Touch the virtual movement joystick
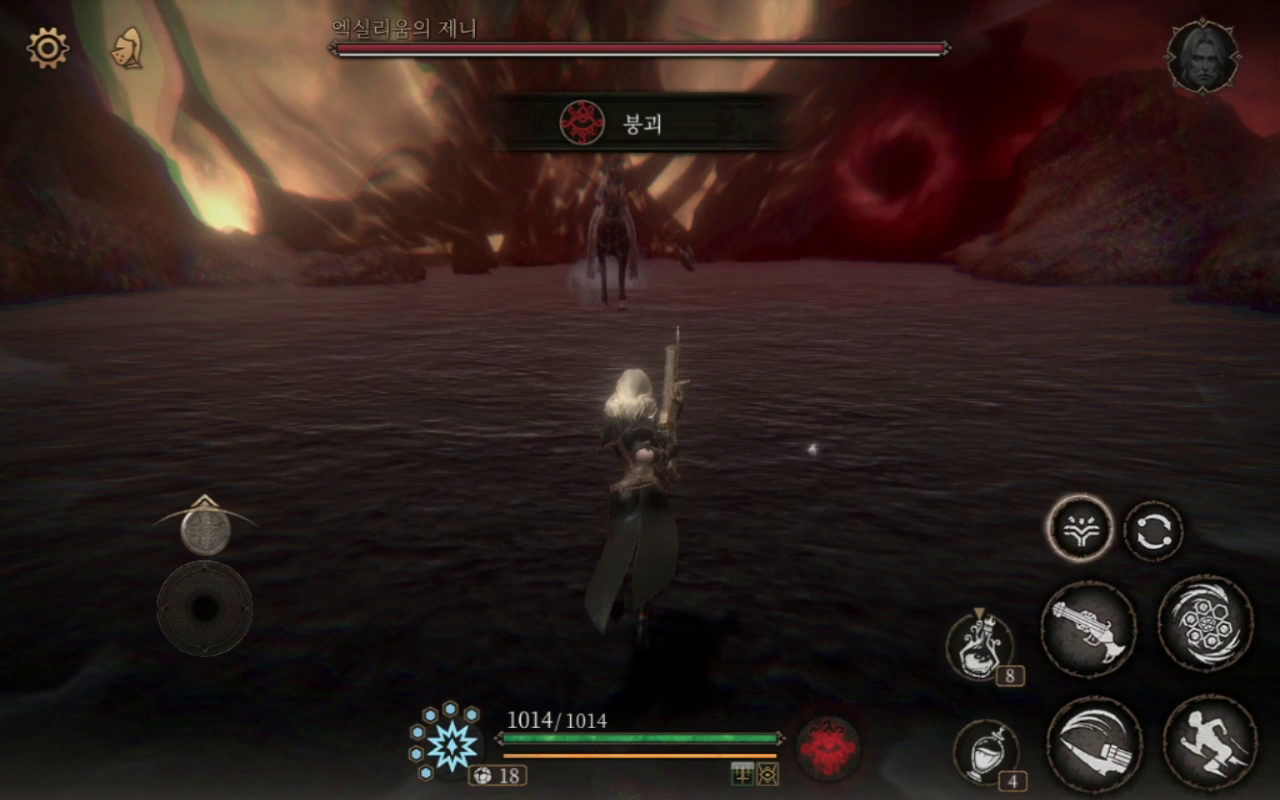 click(205, 608)
